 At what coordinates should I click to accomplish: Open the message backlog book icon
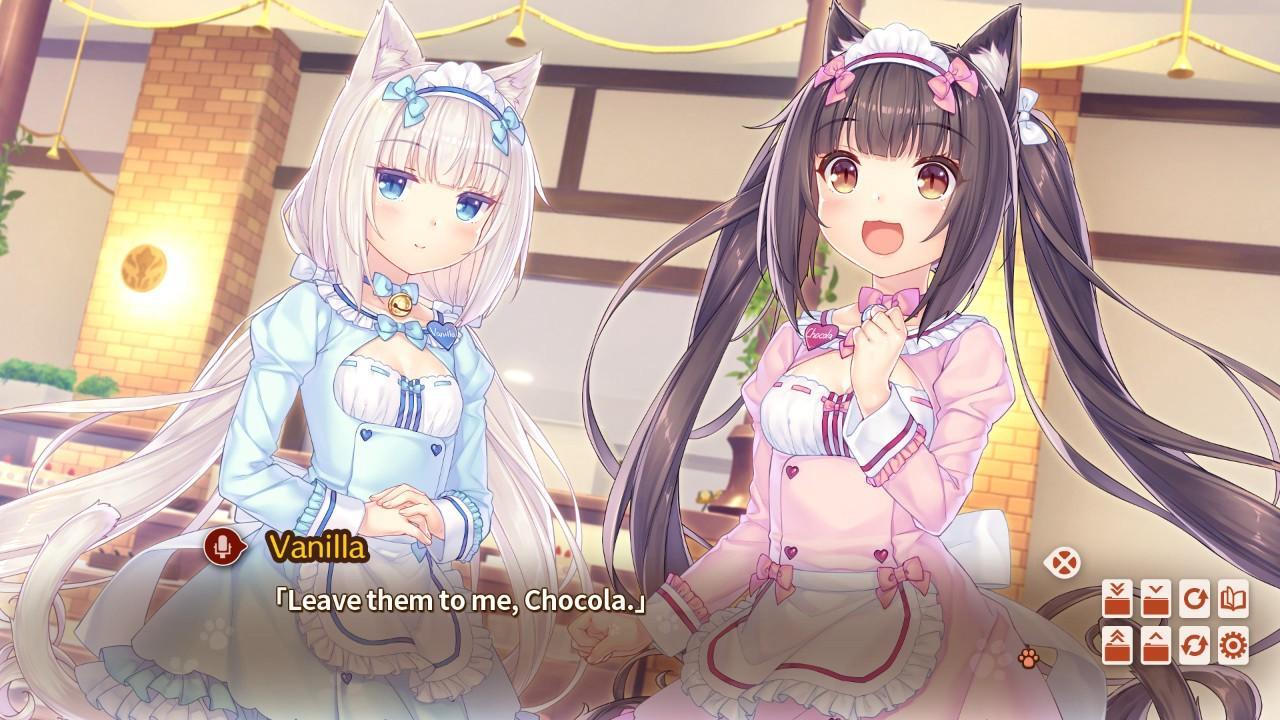point(1232,598)
